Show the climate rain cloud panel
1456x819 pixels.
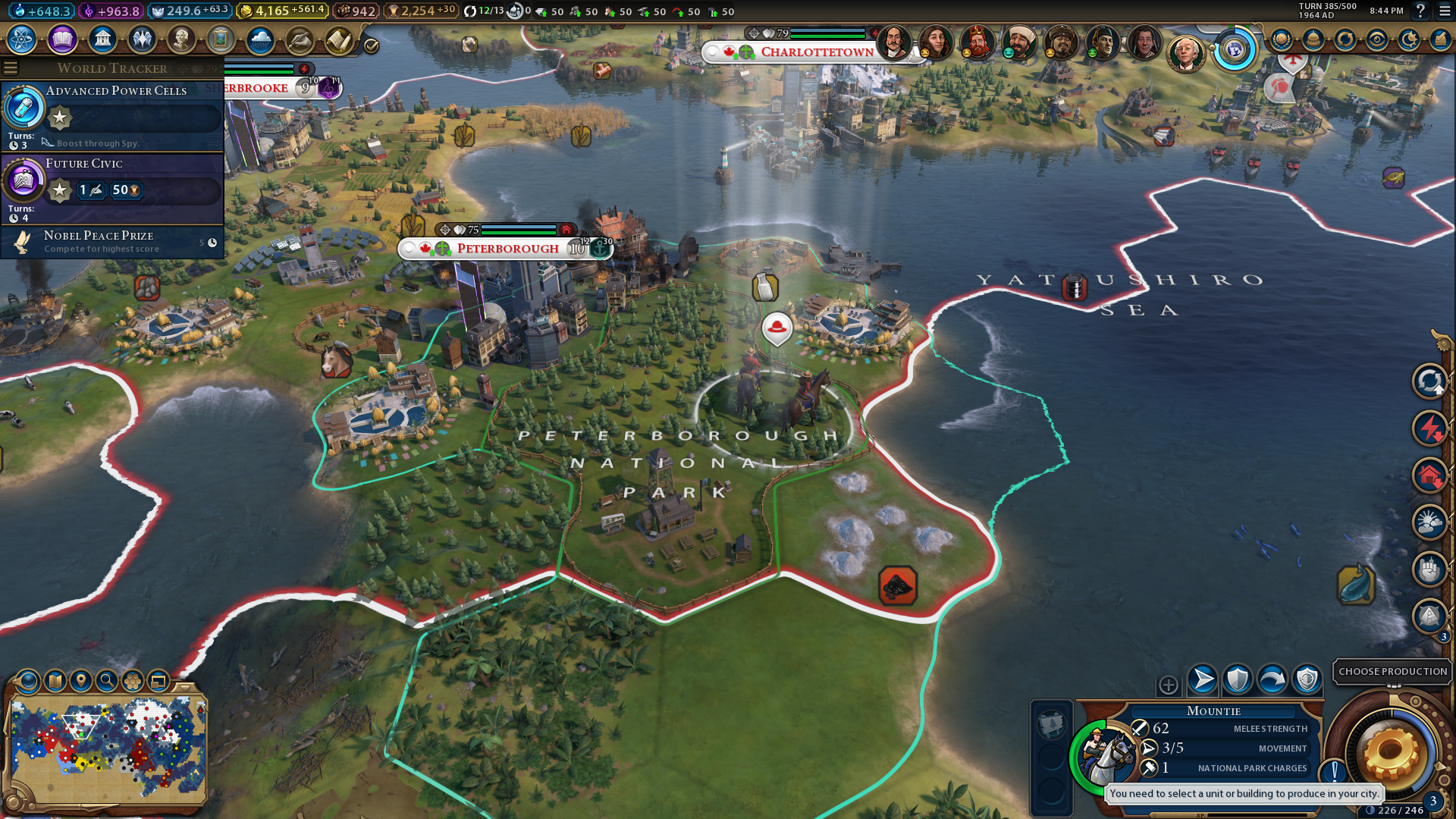260,39
